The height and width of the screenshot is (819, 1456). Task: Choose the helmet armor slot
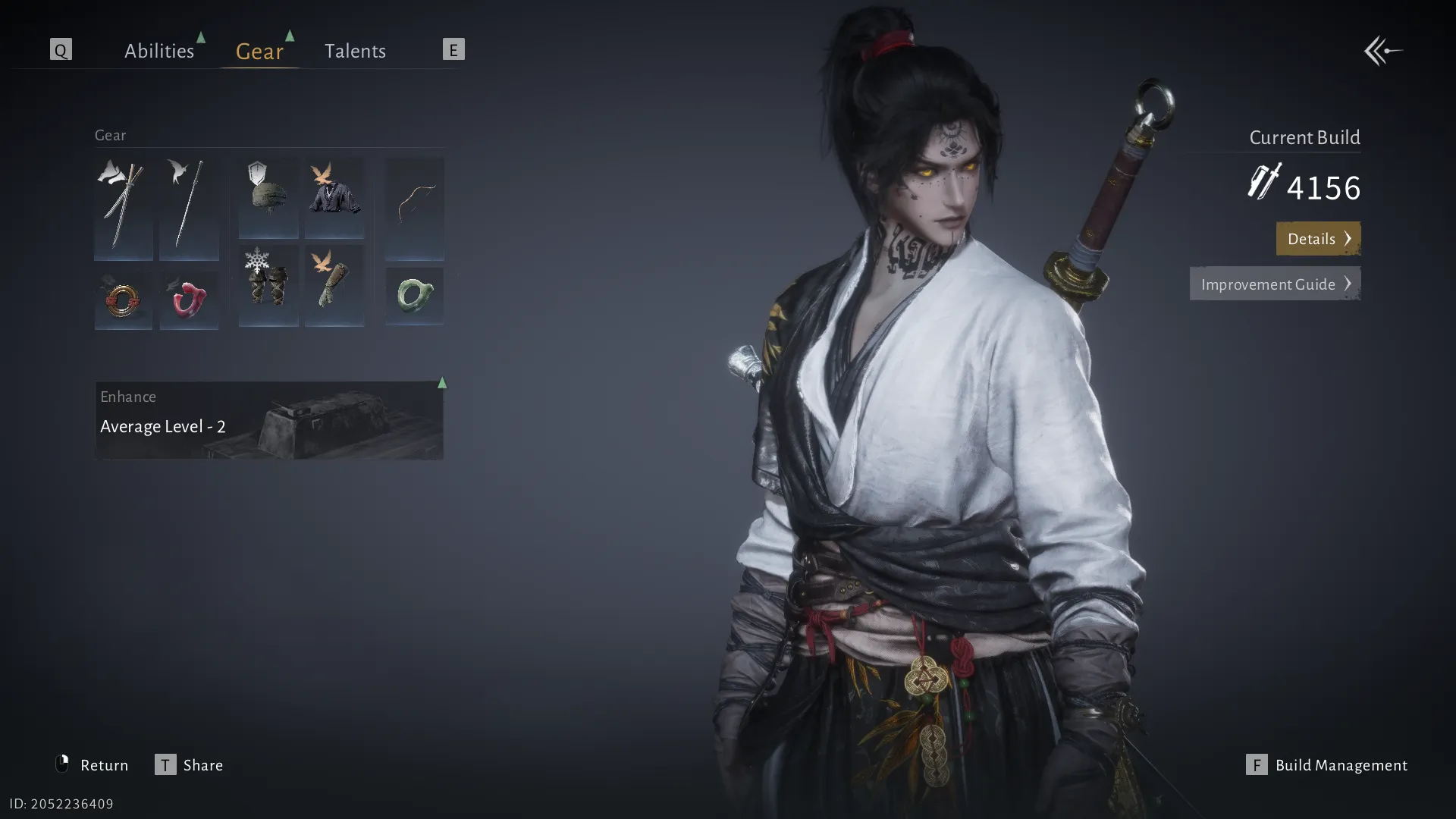coord(268,197)
